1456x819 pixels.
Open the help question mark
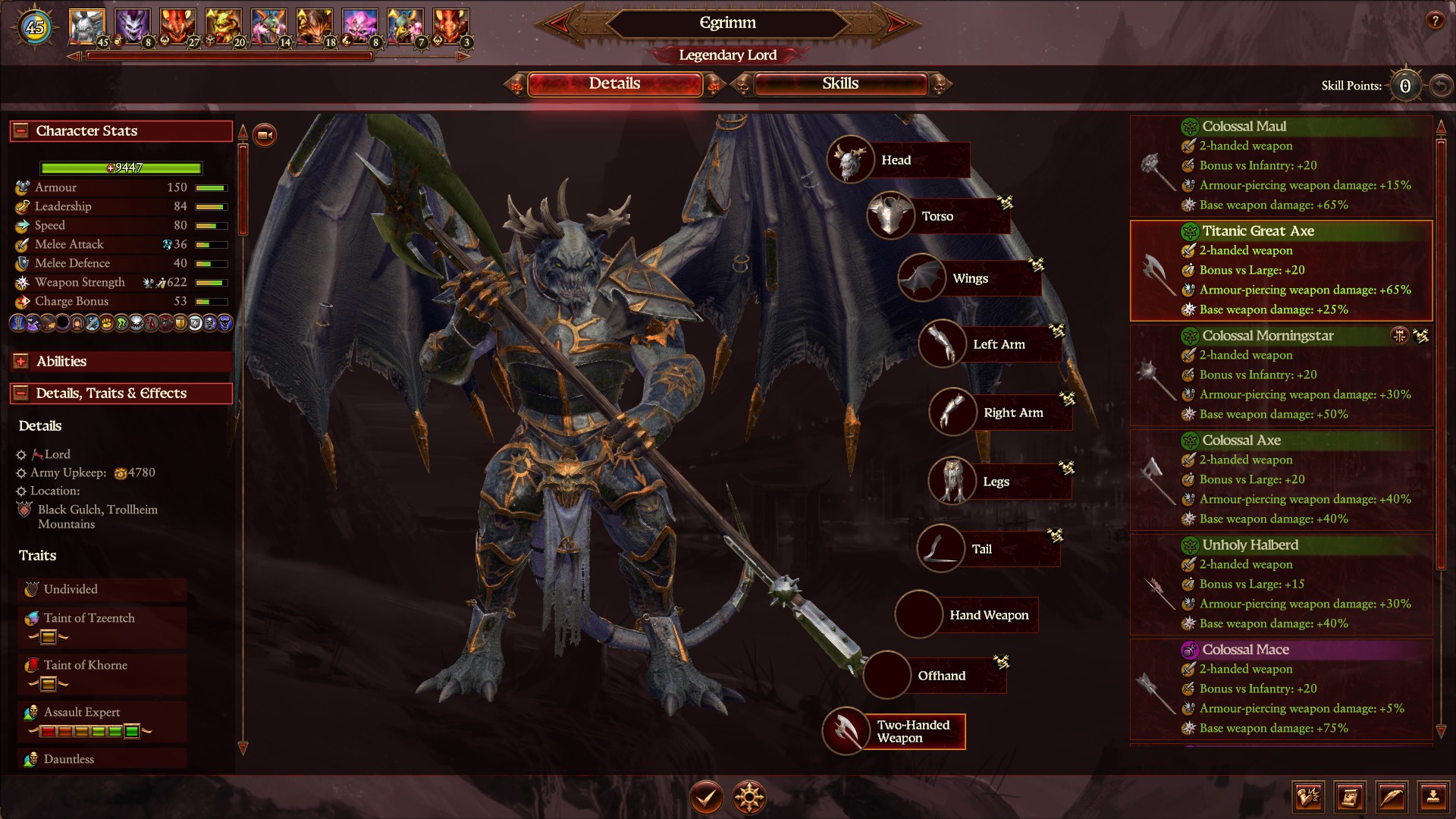pos(1435,21)
